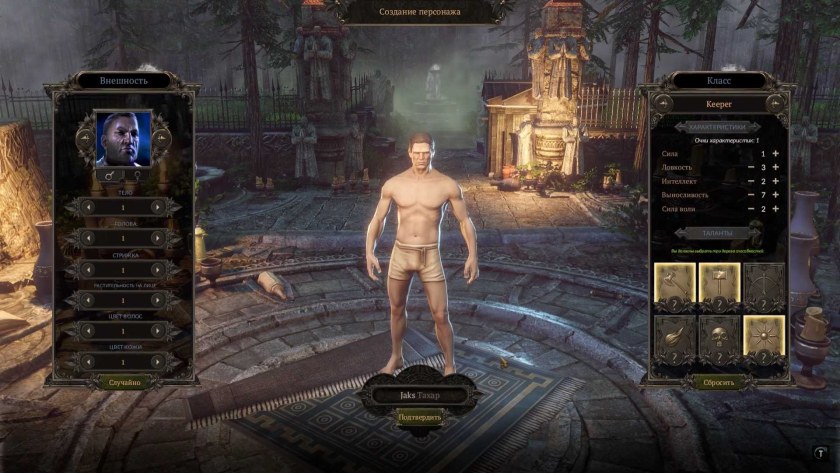
Task: Choose the previous class before Keeper
Action: tap(662, 103)
